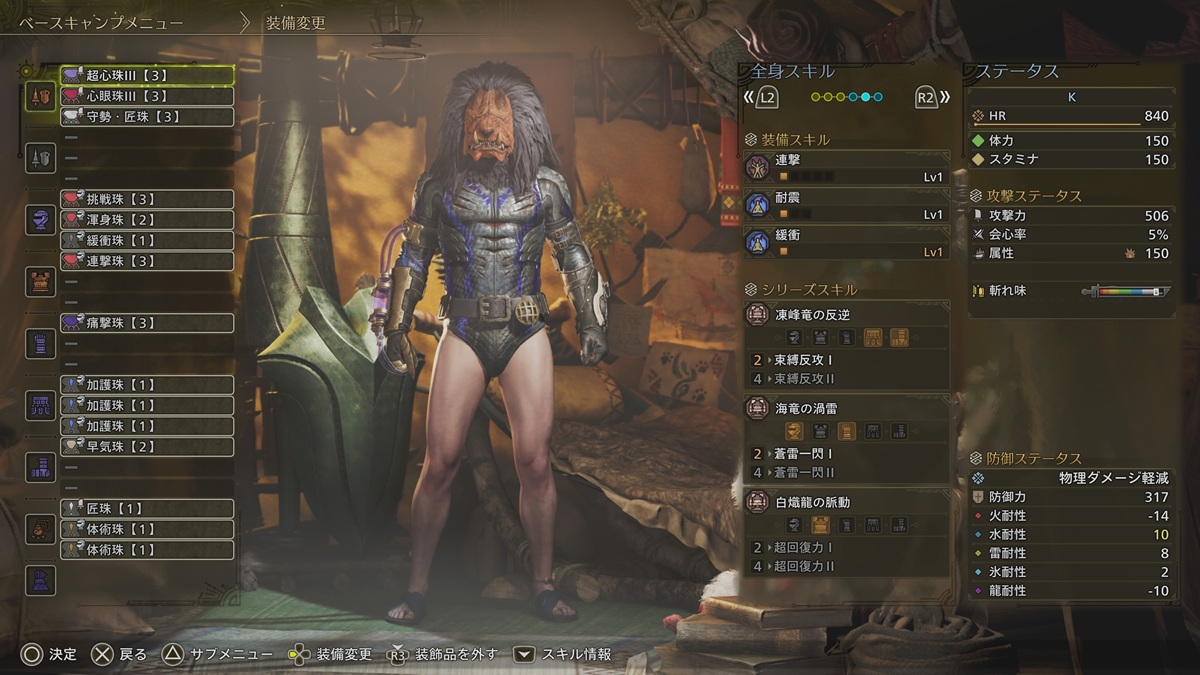Choose the 匠珠【1】 decoration slot
Image resolution: width=1200 pixels, height=675 pixels.
(147, 508)
